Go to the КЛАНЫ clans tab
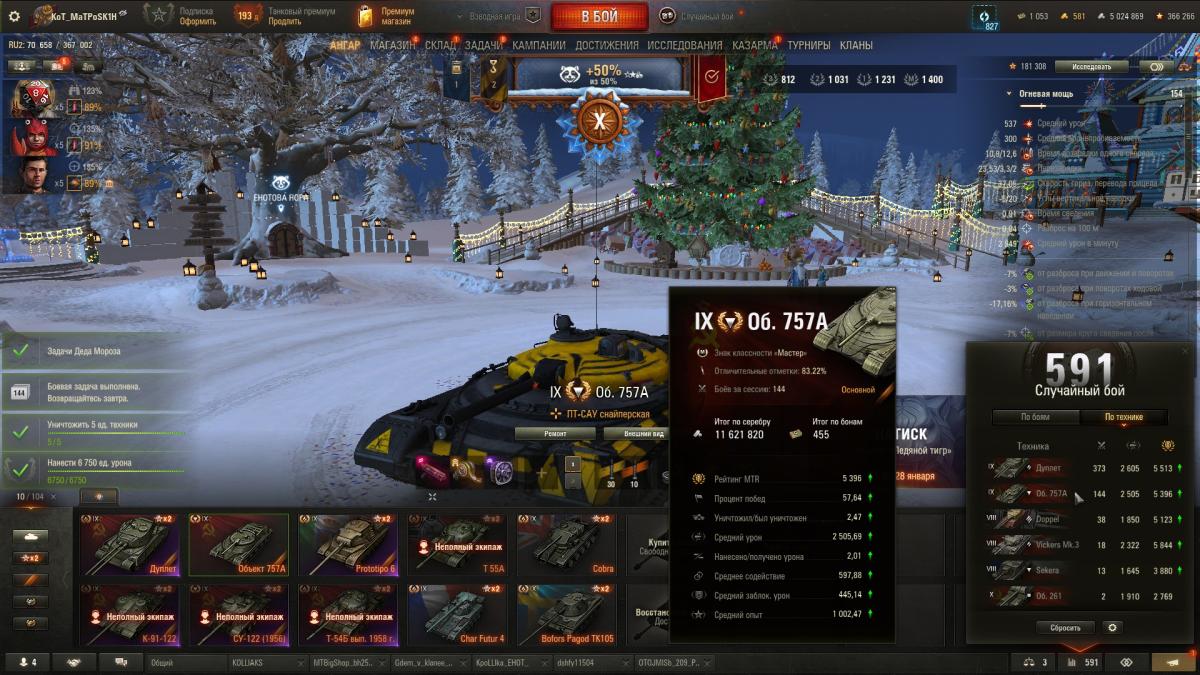The width and height of the screenshot is (1200, 675). click(856, 45)
